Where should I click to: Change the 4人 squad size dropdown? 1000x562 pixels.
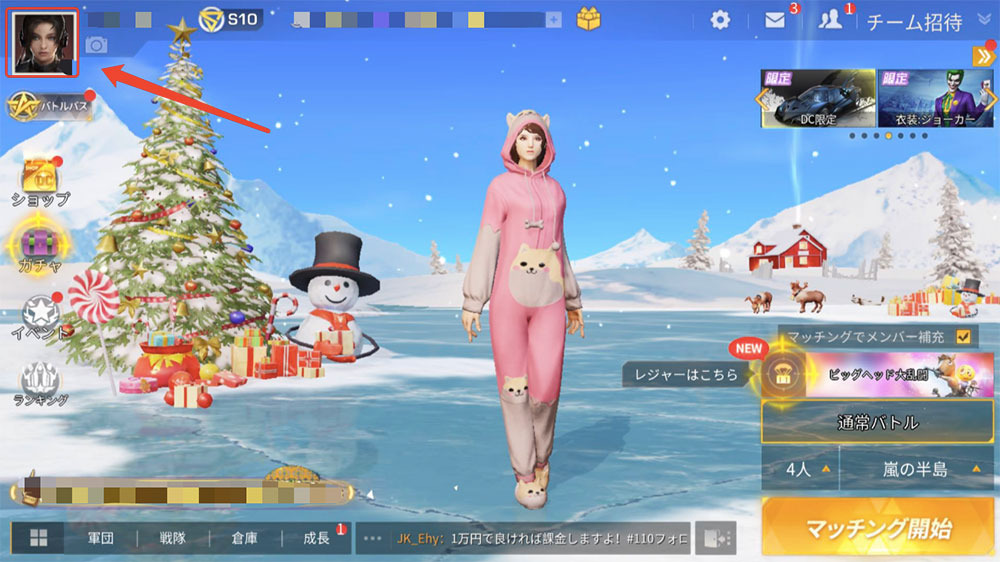[x=799, y=469]
